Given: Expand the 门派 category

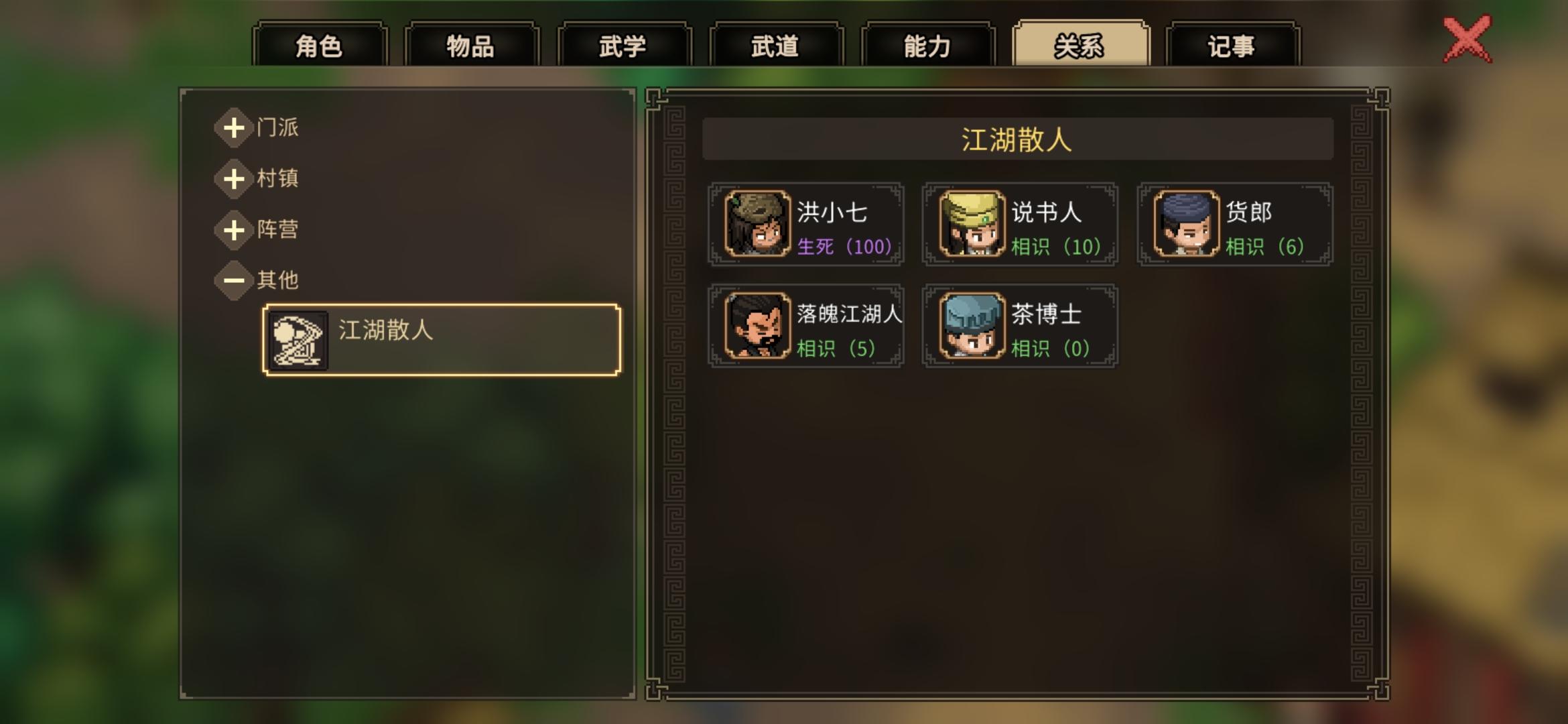Looking at the screenshot, I should [x=234, y=127].
